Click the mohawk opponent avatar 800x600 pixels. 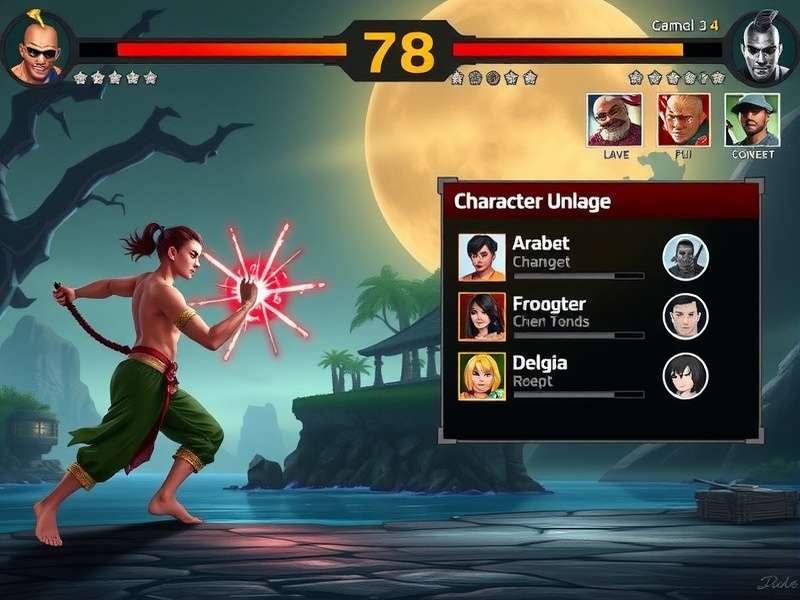(x=762, y=47)
